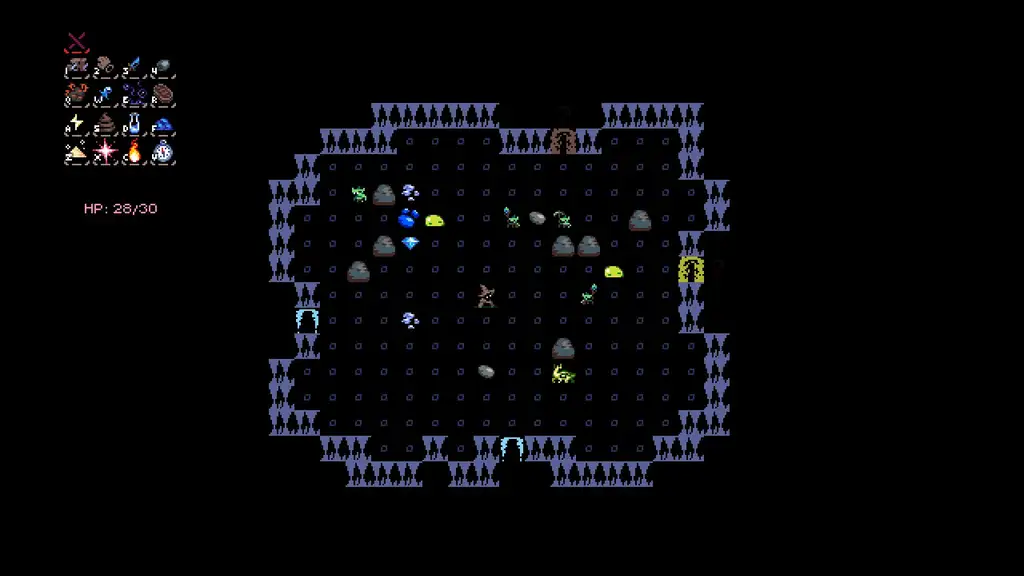The height and width of the screenshot is (576, 1024).
Task: Select the orange-rimmed cauldron in slot Q
Action: 77,95
